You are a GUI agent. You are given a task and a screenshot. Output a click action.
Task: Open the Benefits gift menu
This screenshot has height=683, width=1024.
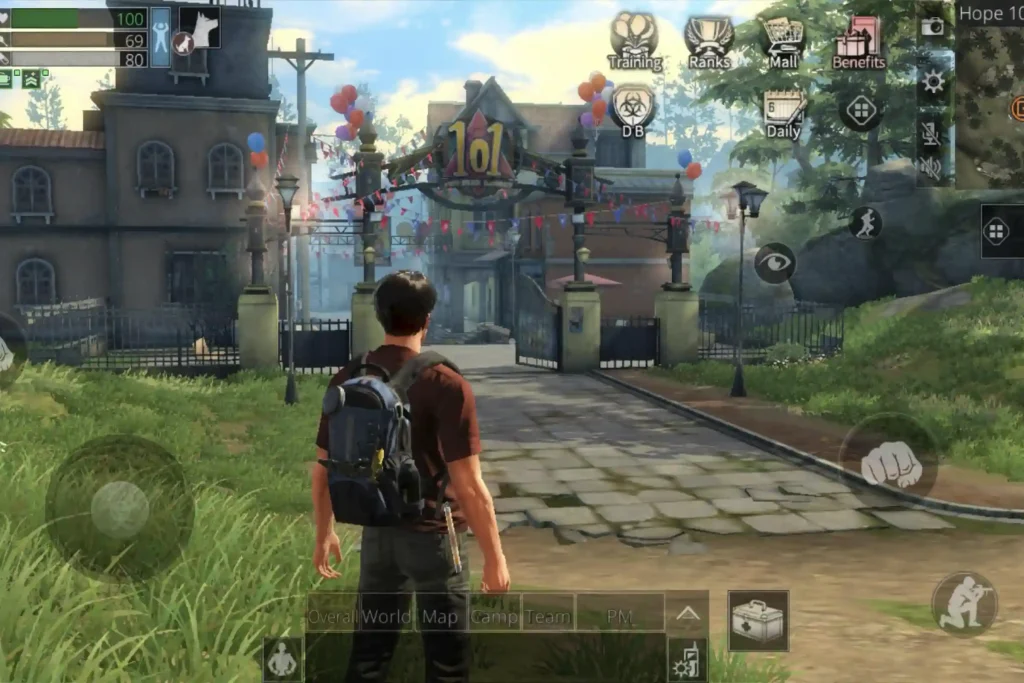[858, 40]
